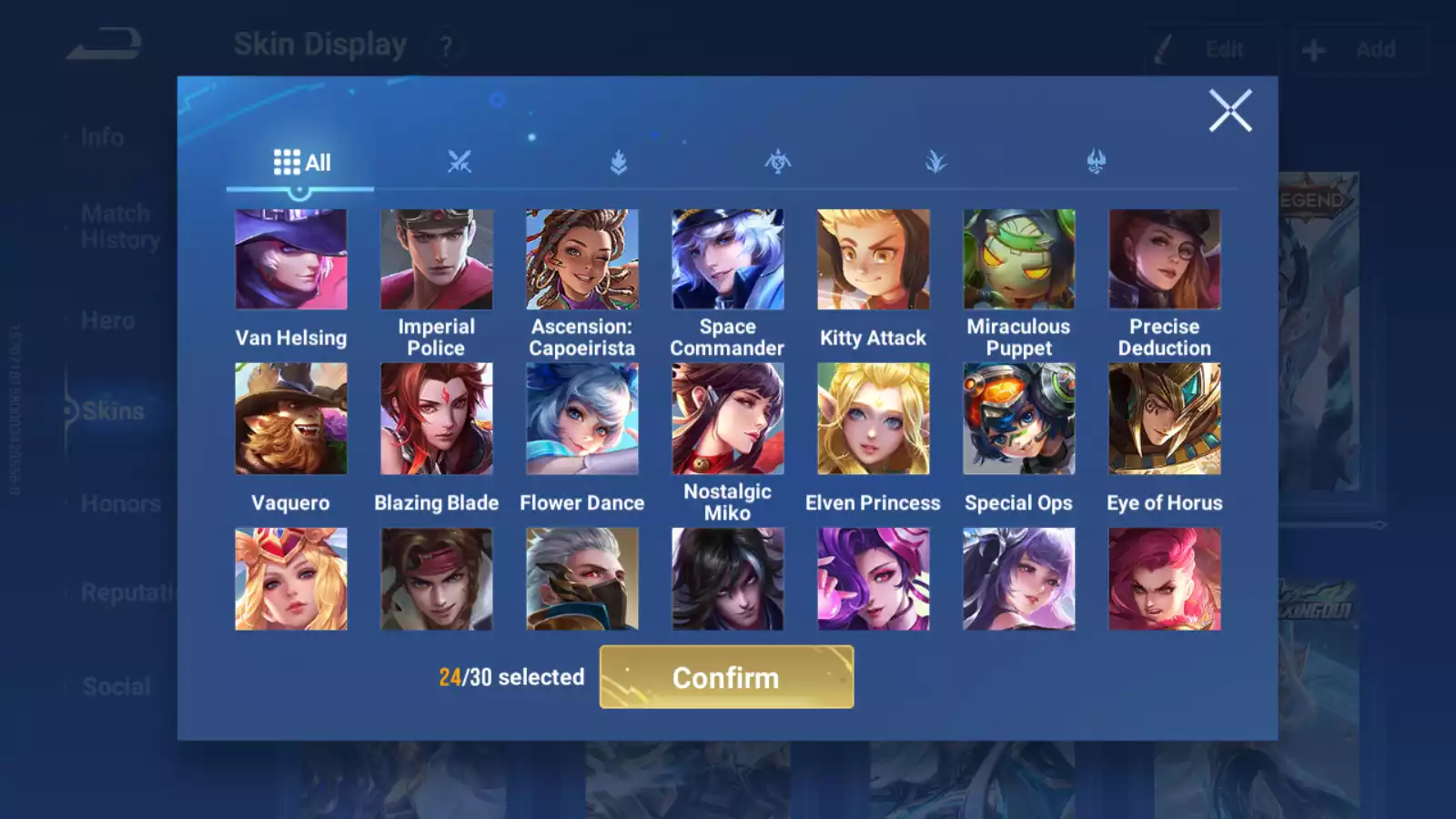1456x819 pixels.
Task: Select the Flower Dance skin
Action: point(582,420)
